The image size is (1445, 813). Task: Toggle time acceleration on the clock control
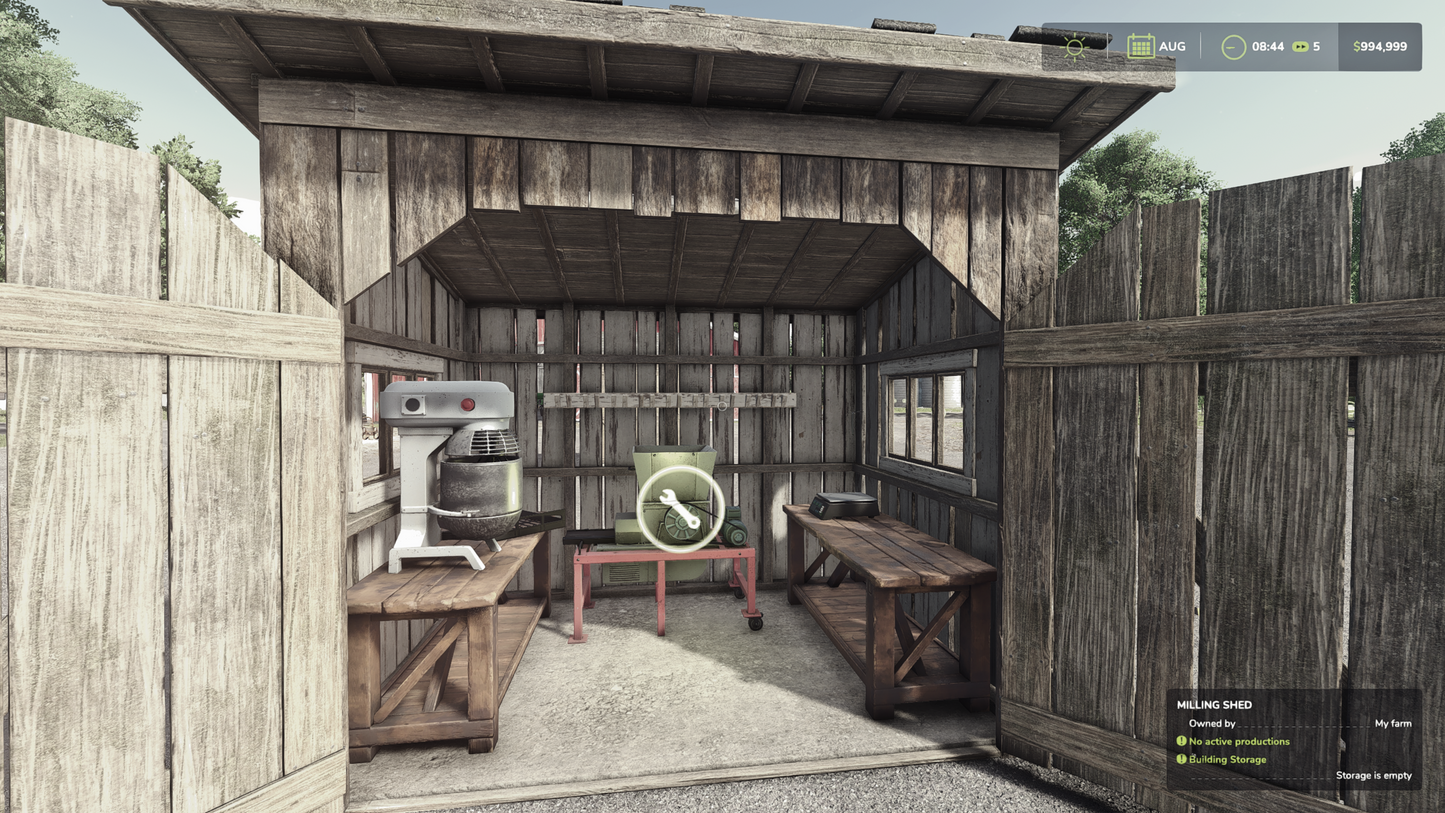[x=1231, y=45]
